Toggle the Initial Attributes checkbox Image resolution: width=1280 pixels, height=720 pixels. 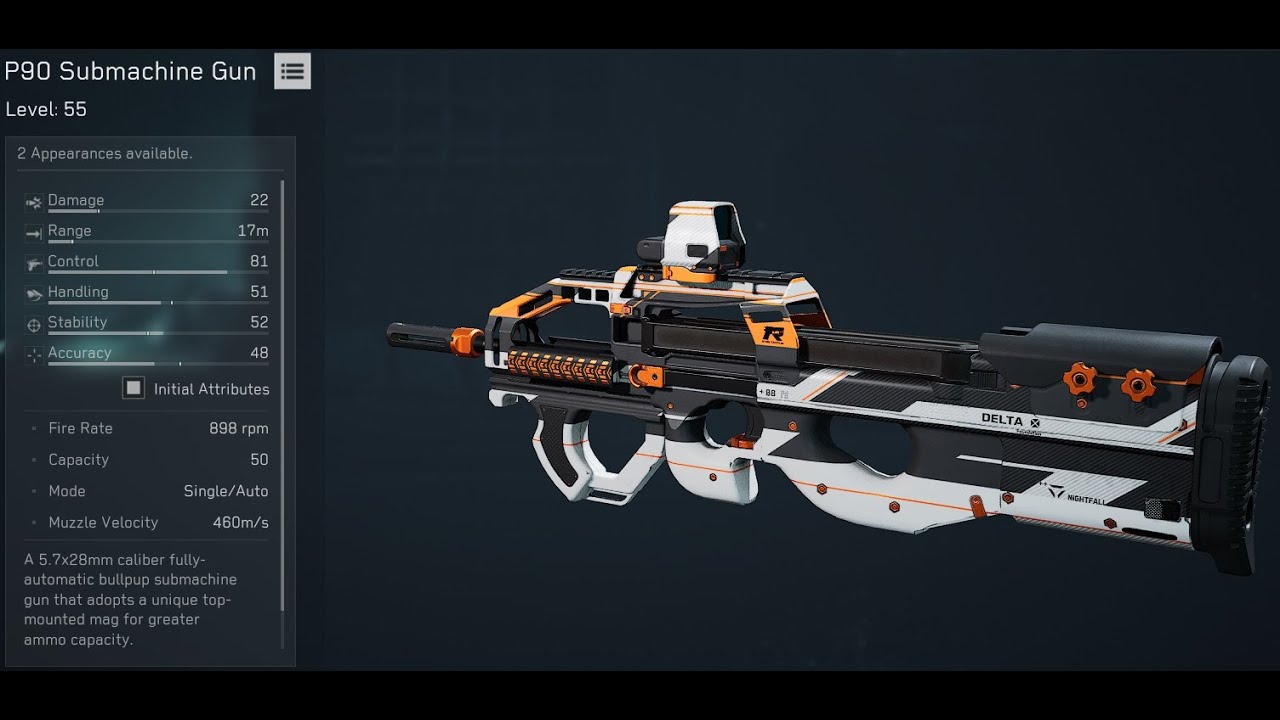(133, 388)
